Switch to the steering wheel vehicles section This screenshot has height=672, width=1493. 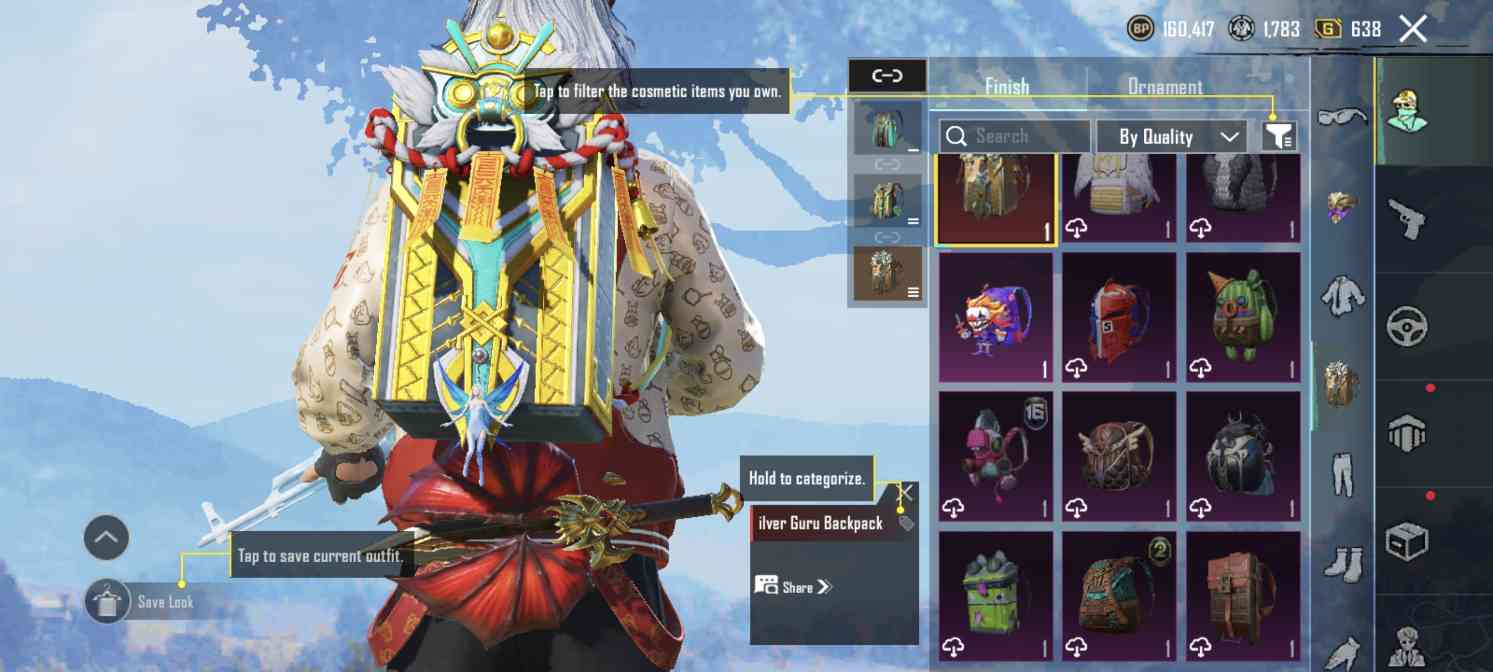pyautogui.click(x=1408, y=326)
